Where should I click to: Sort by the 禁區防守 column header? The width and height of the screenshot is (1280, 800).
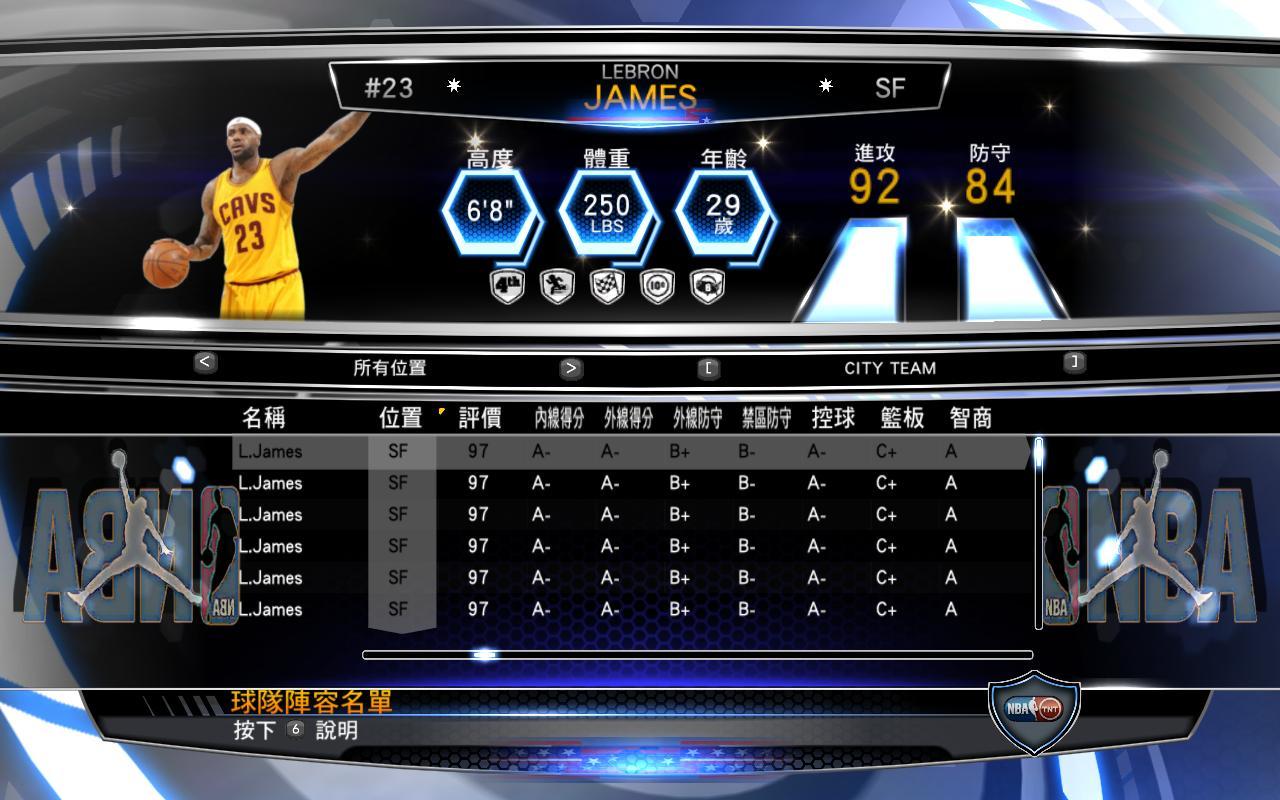point(766,418)
